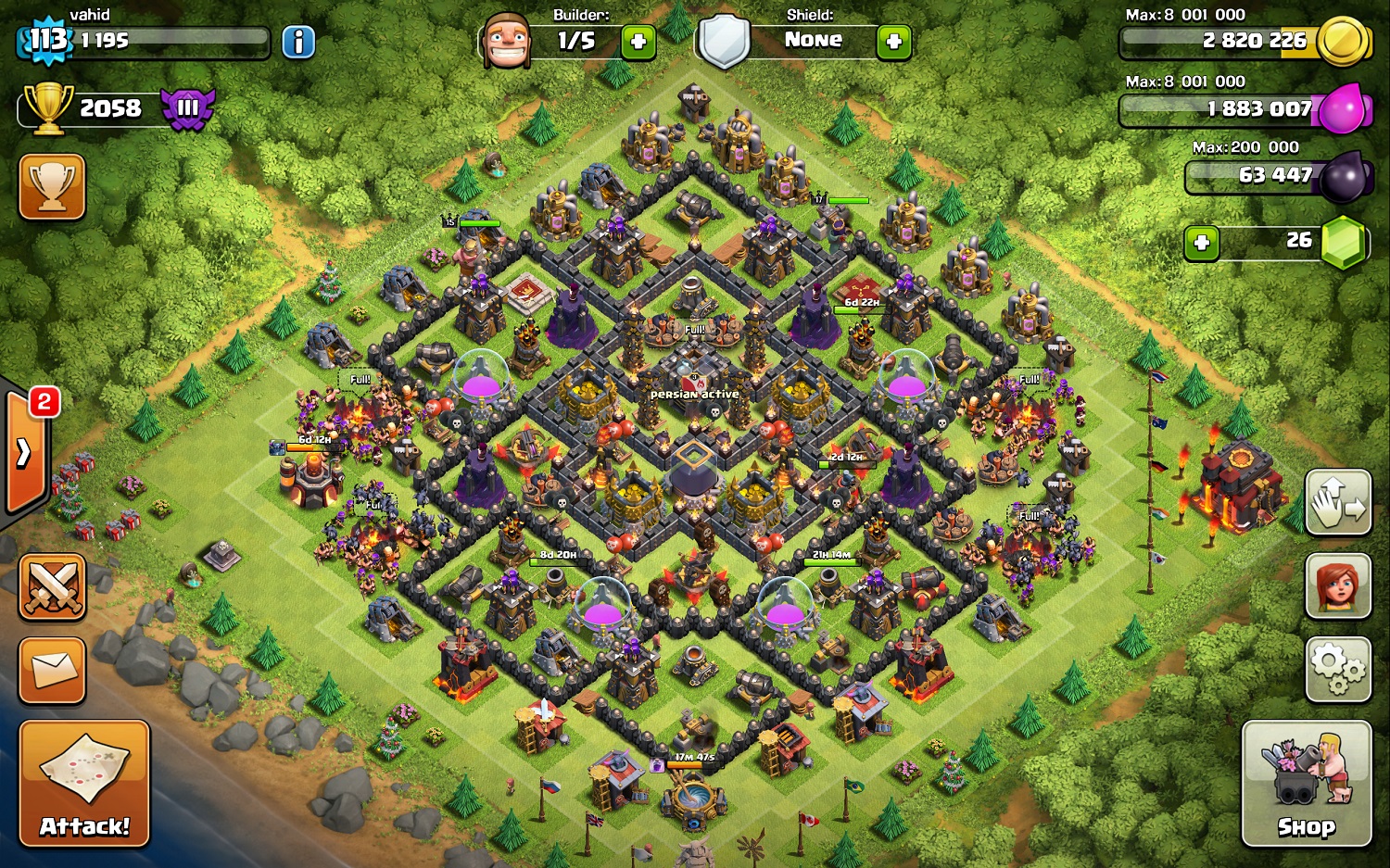This screenshot has height=868, width=1390.
Task: Open notifications via the red 2 badge
Action: point(39,401)
